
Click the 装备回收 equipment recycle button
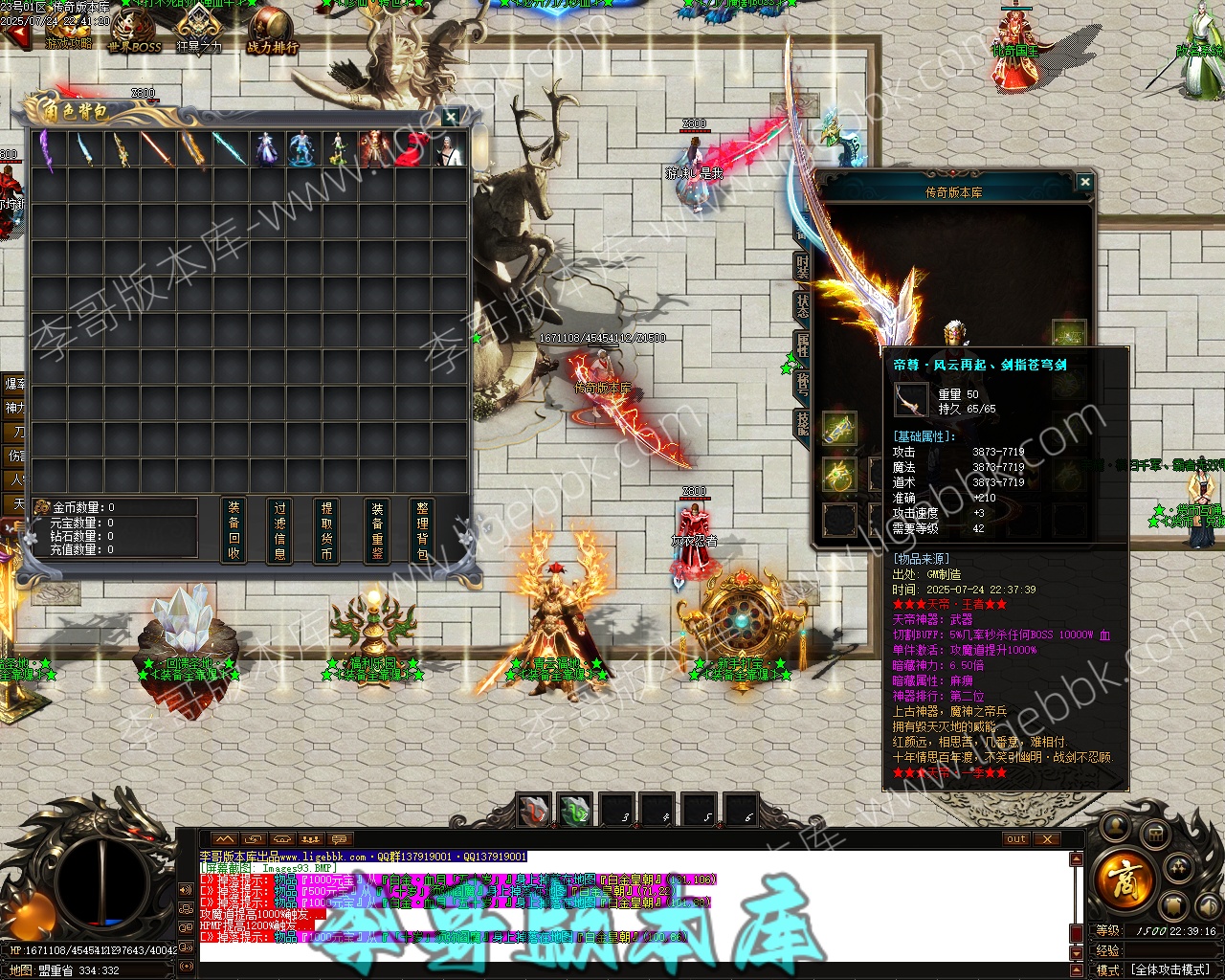pos(234,530)
